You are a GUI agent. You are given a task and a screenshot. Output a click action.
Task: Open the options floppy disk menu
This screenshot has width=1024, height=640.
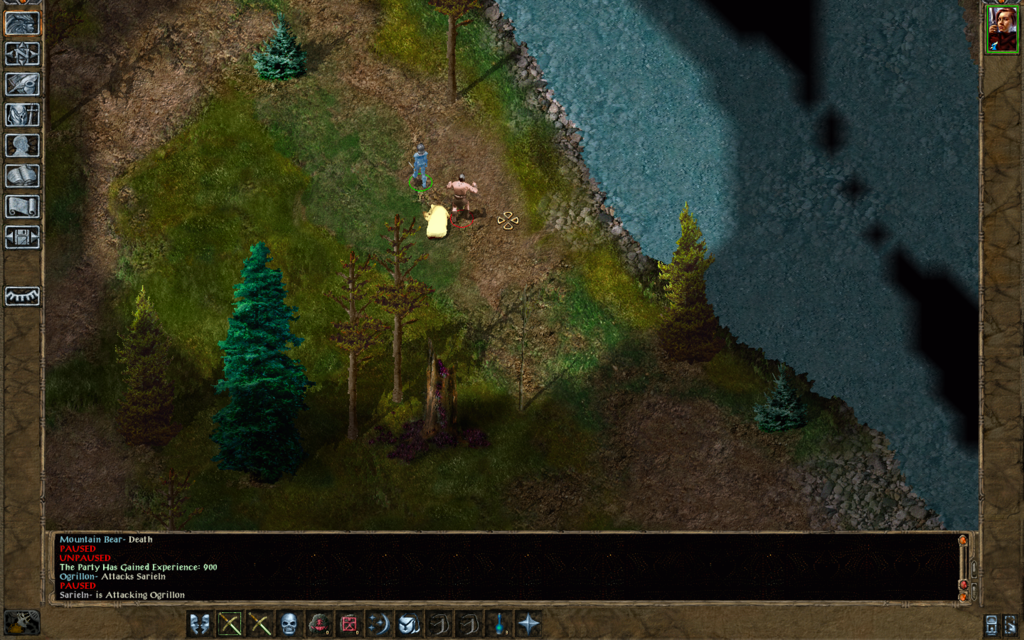(22, 237)
